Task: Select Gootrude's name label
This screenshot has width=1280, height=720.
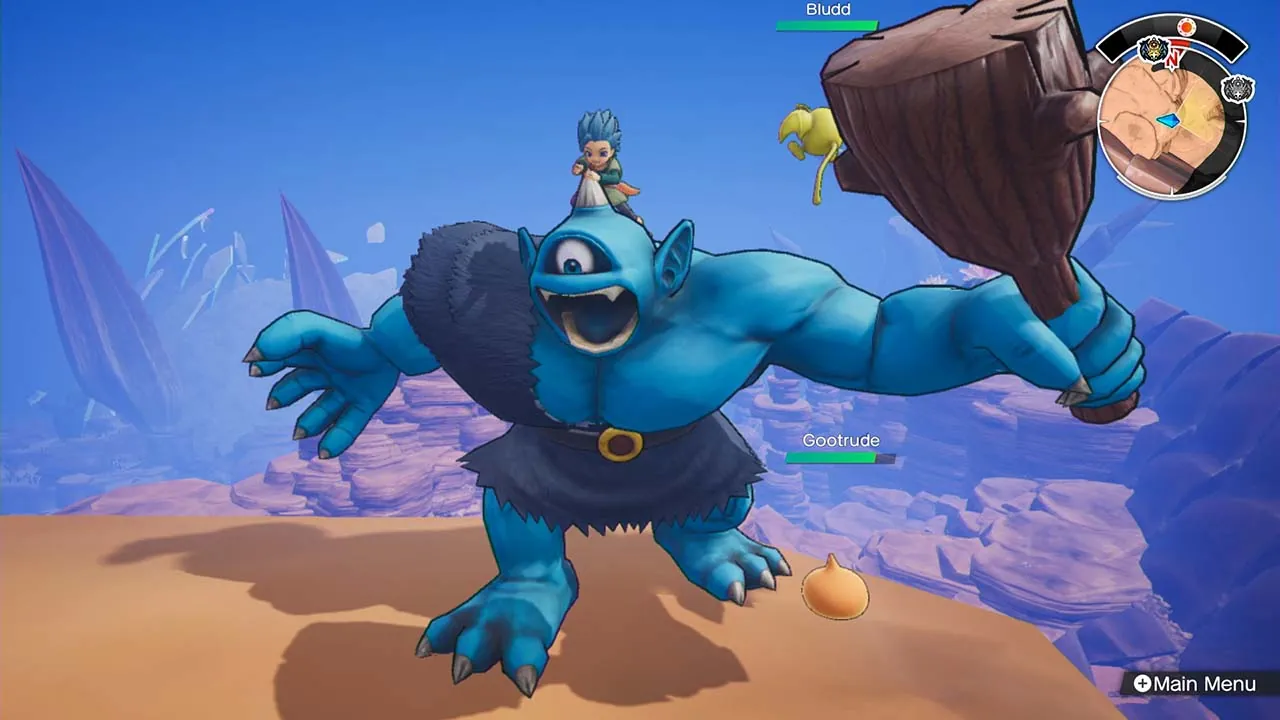Action: (x=841, y=440)
